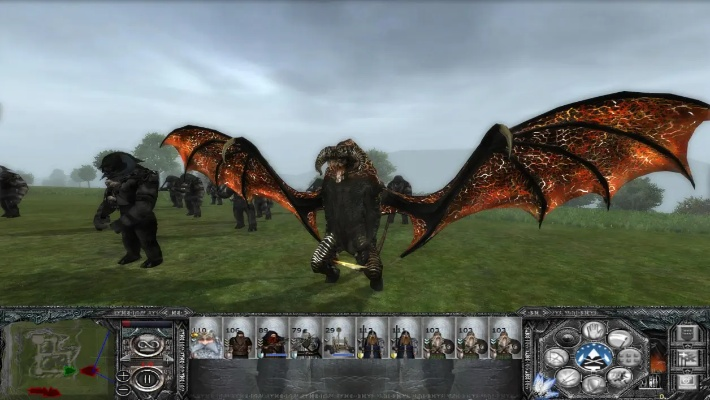Zoom out the minimap with minus button
The image size is (710, 400).
(123, 388)
